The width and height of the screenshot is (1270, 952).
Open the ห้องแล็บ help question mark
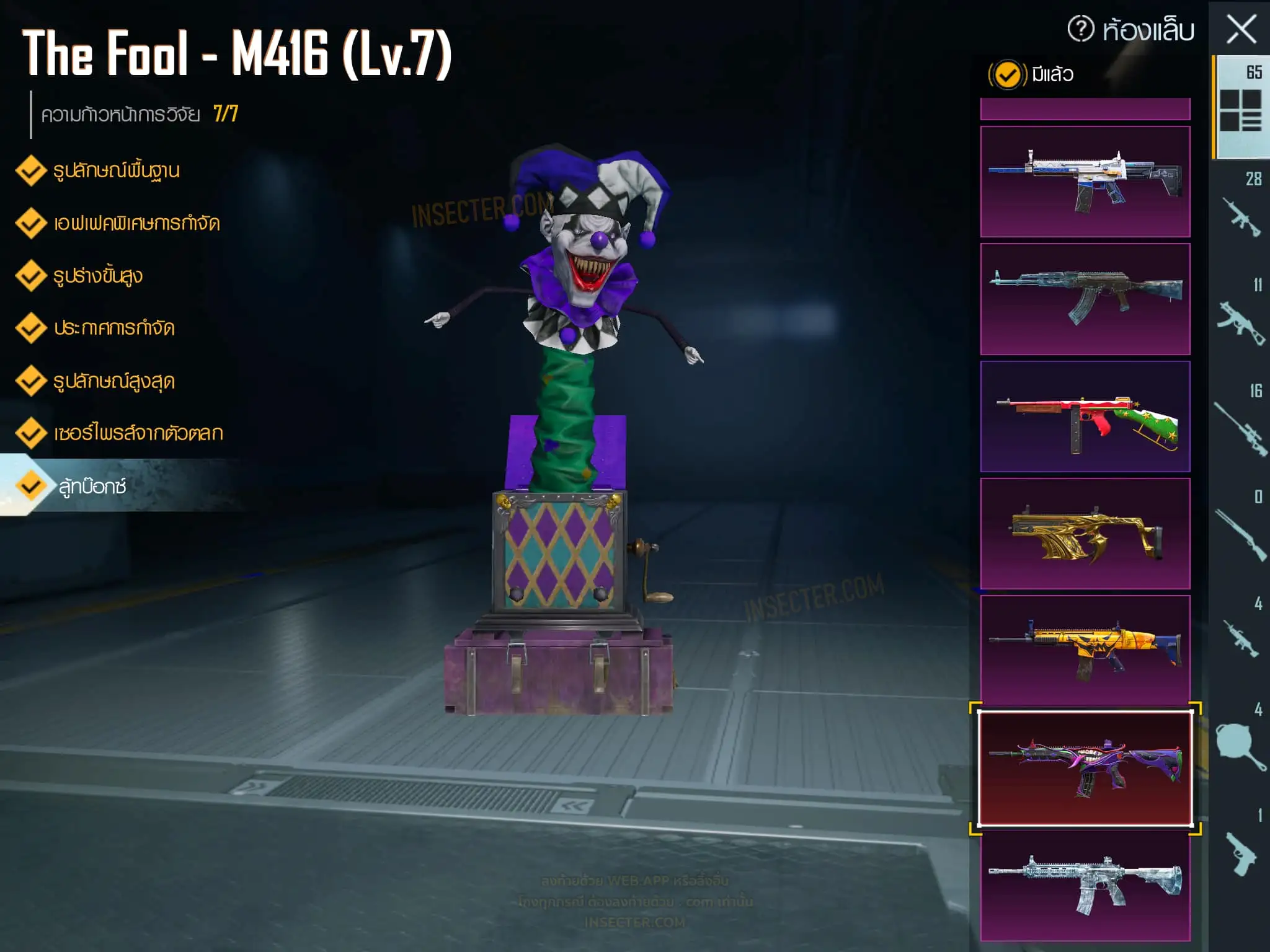tap(1081, 29)
